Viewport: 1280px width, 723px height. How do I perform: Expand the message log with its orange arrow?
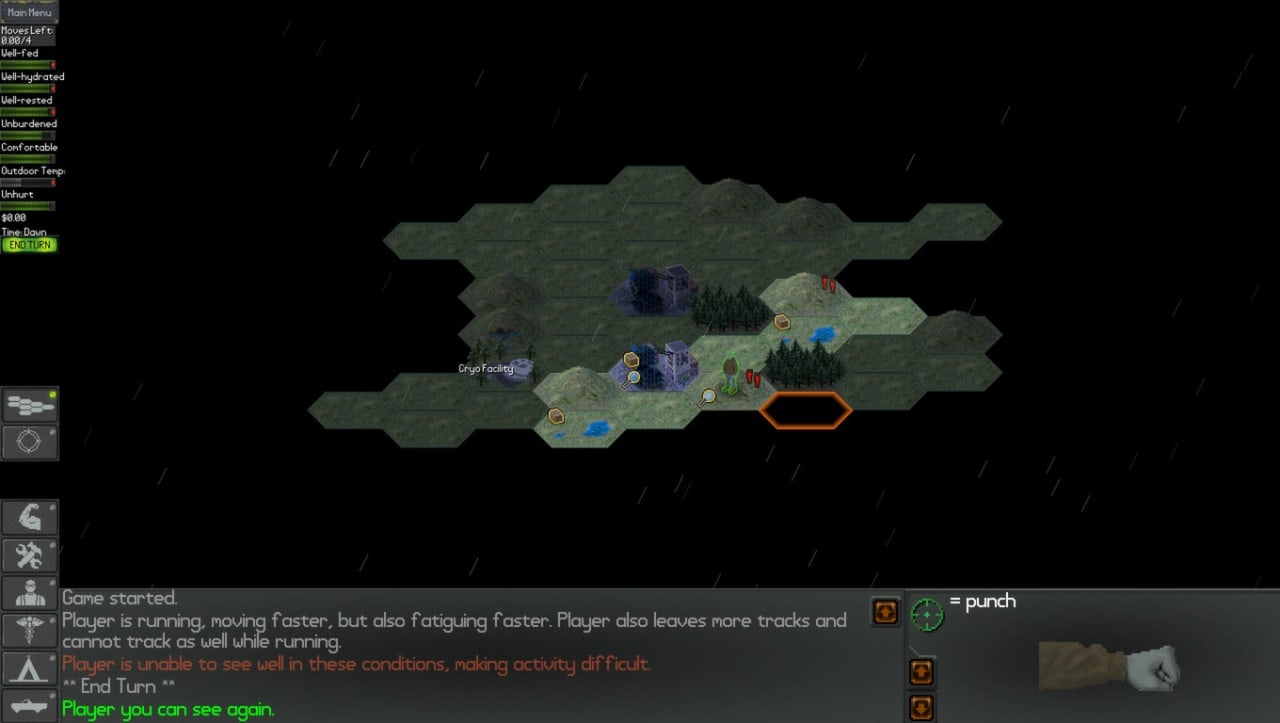tap(885, 612)
